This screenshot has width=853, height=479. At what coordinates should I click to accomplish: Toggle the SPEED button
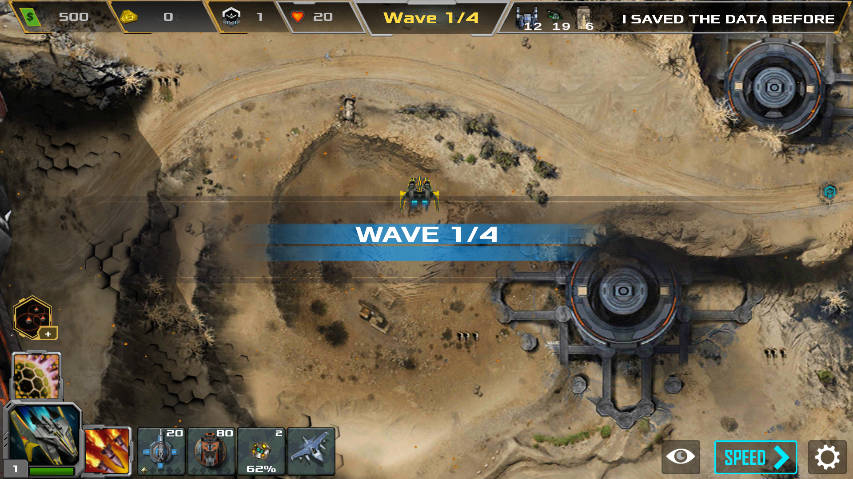pyautogui.click(x=755, y=458)
